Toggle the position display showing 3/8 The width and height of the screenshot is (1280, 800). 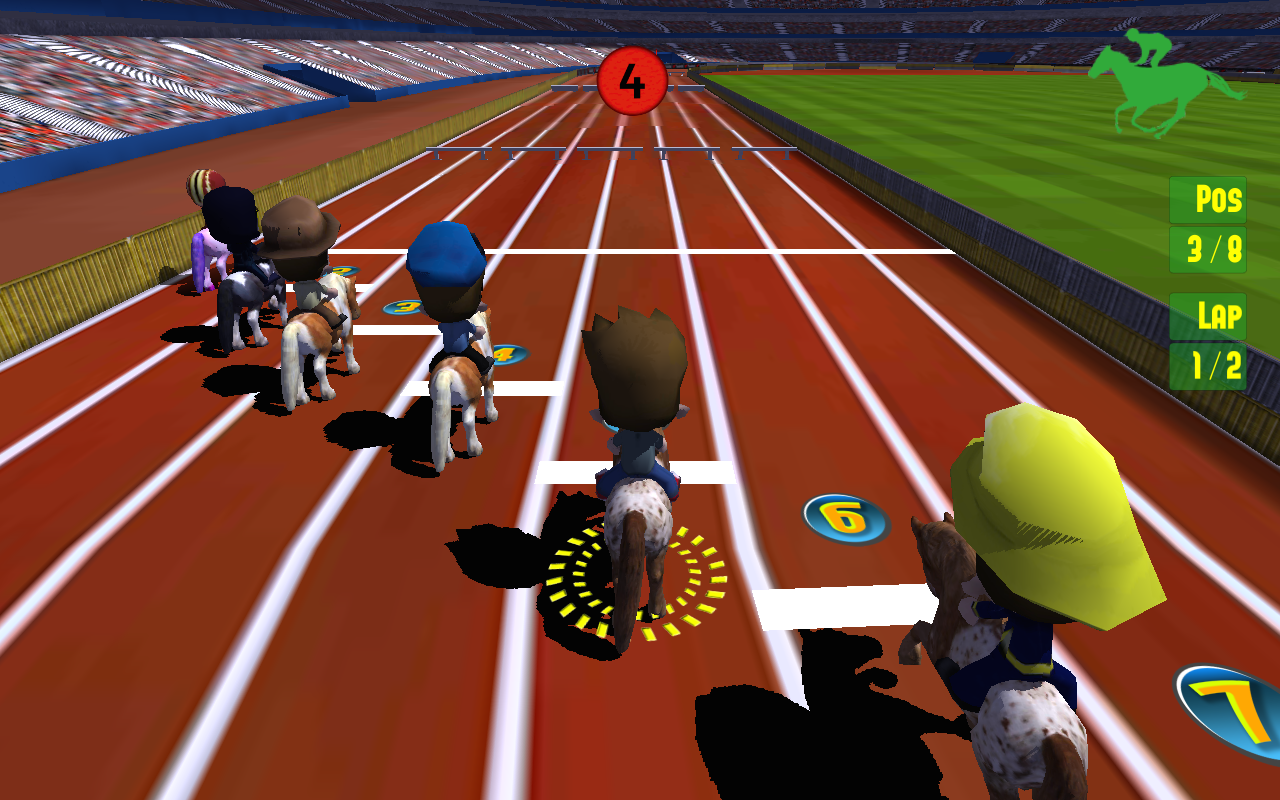1207,248
